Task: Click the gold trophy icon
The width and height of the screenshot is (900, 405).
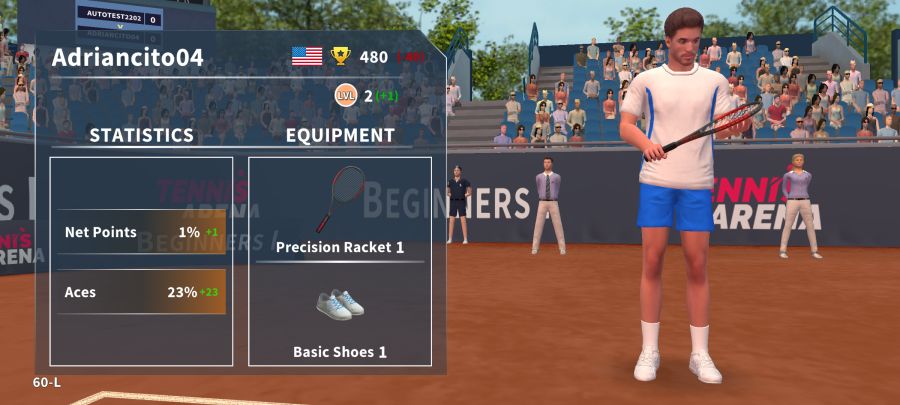Action: coord(341,57)
